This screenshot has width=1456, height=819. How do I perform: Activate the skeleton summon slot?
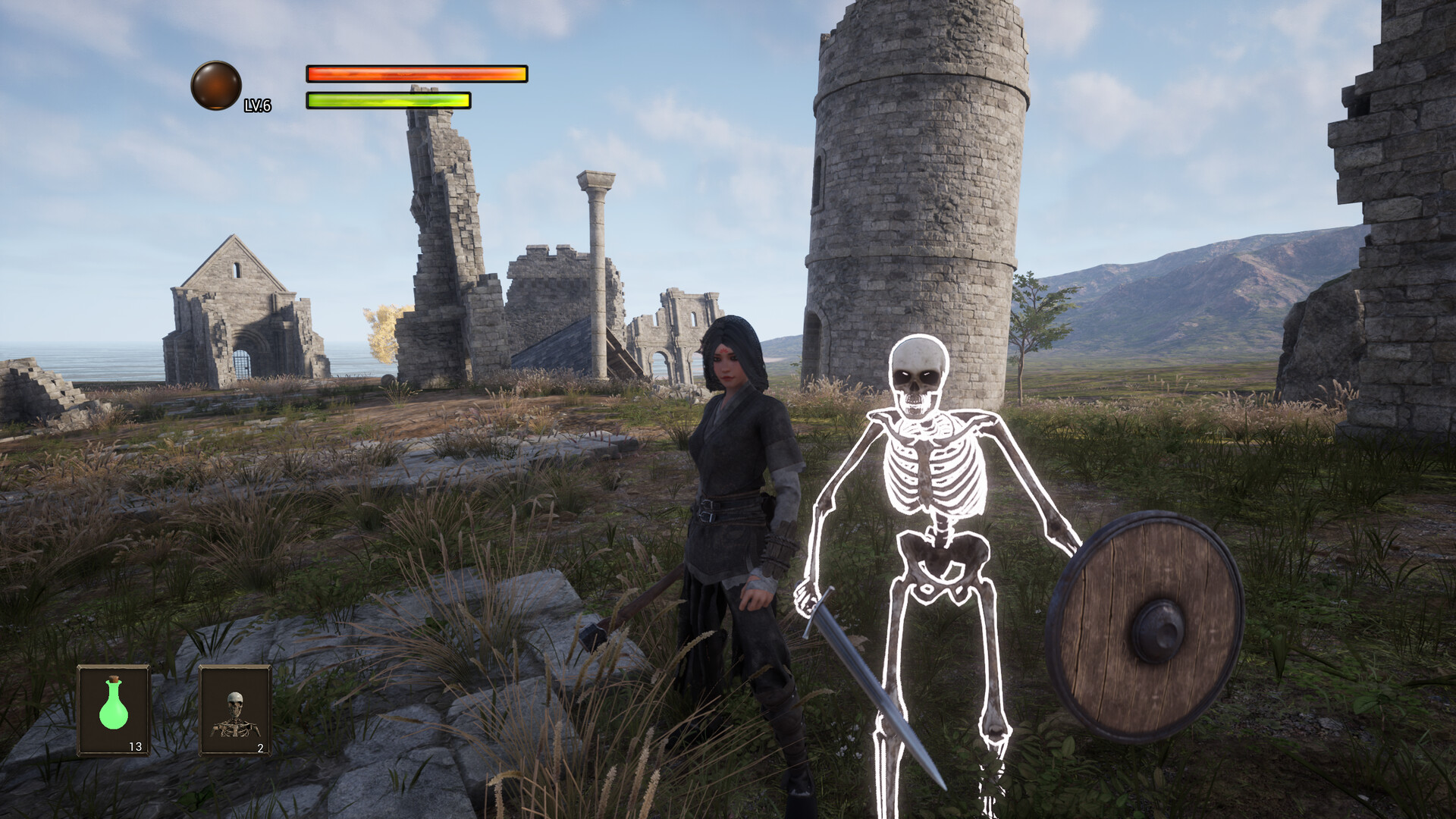pyautogui.click(x=235, y=711)
